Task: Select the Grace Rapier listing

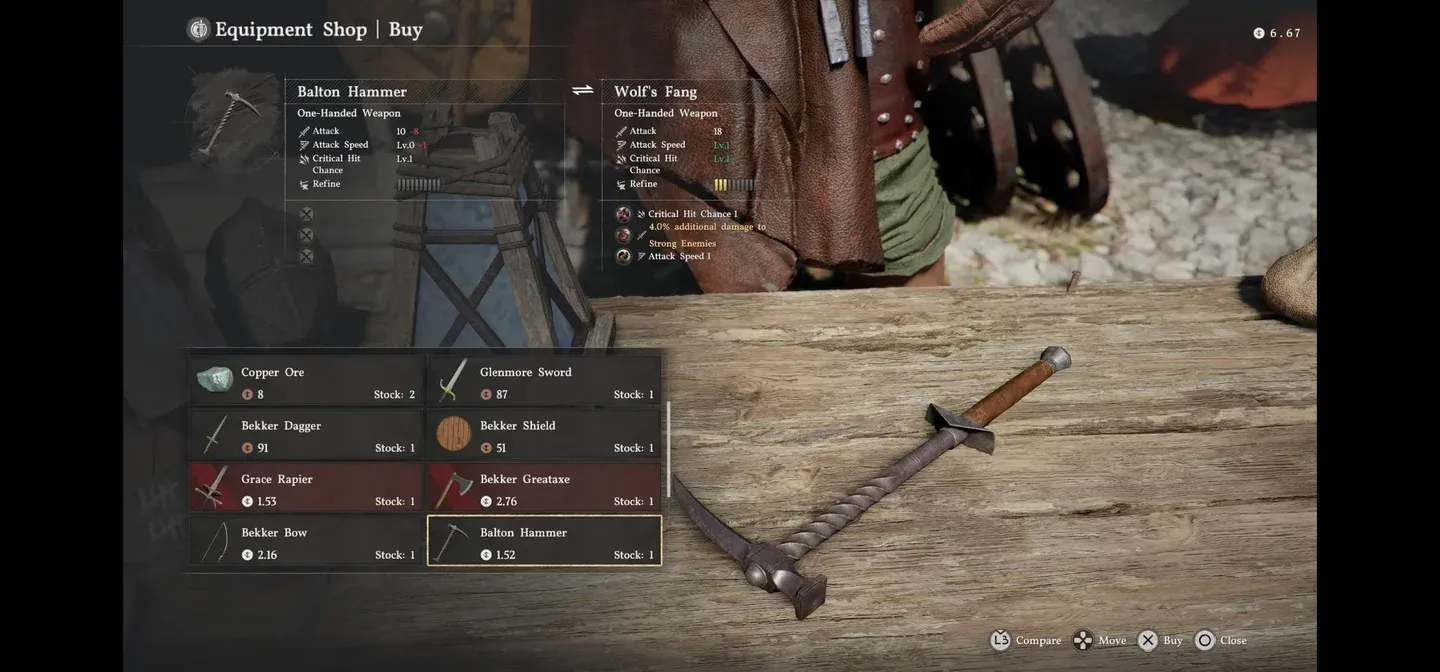Action: tap(306, 488)
